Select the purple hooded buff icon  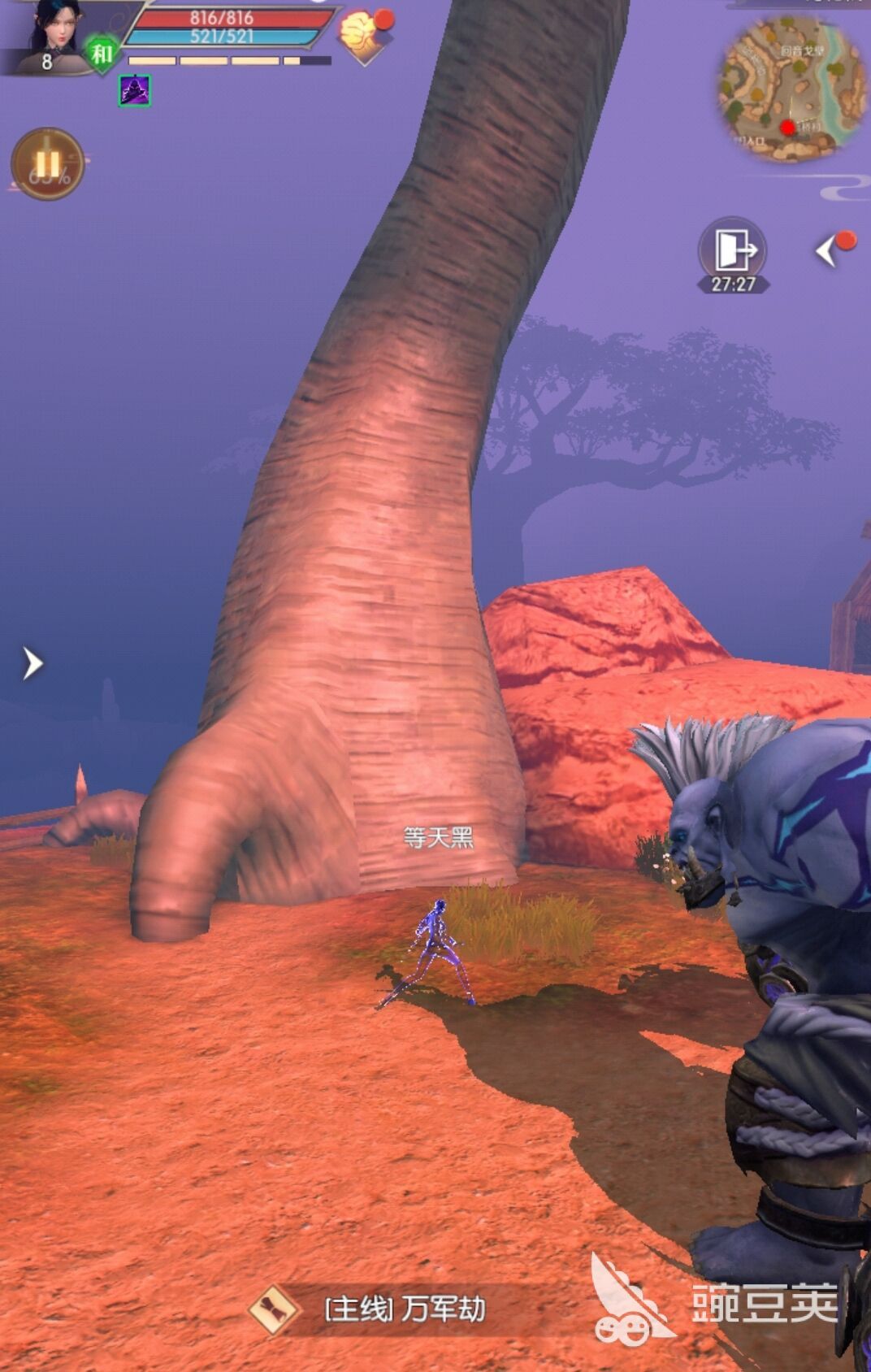point(135,90)
